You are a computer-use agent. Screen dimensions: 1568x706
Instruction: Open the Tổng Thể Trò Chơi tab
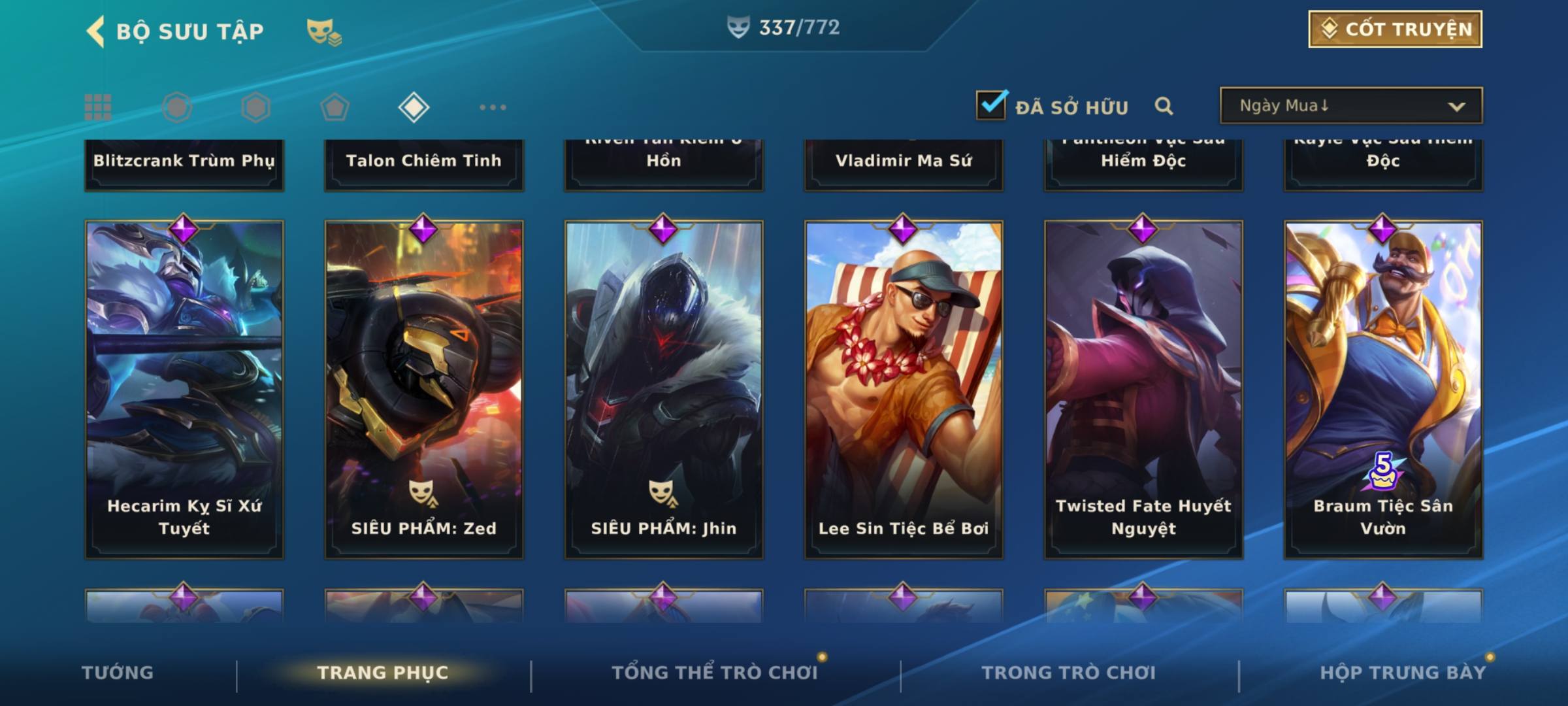pyautogui.click(x=715, y=673)
